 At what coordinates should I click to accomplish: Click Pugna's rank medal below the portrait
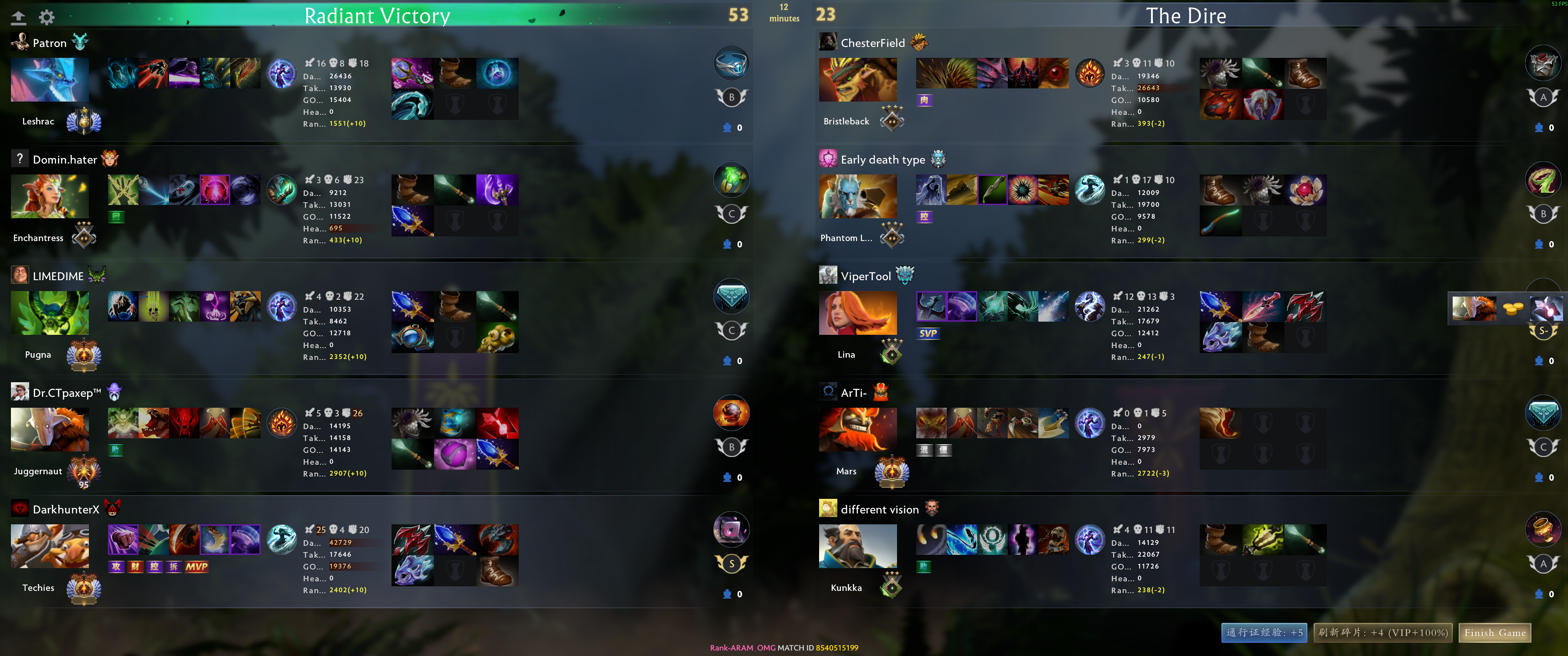click(x=83, y=355)
